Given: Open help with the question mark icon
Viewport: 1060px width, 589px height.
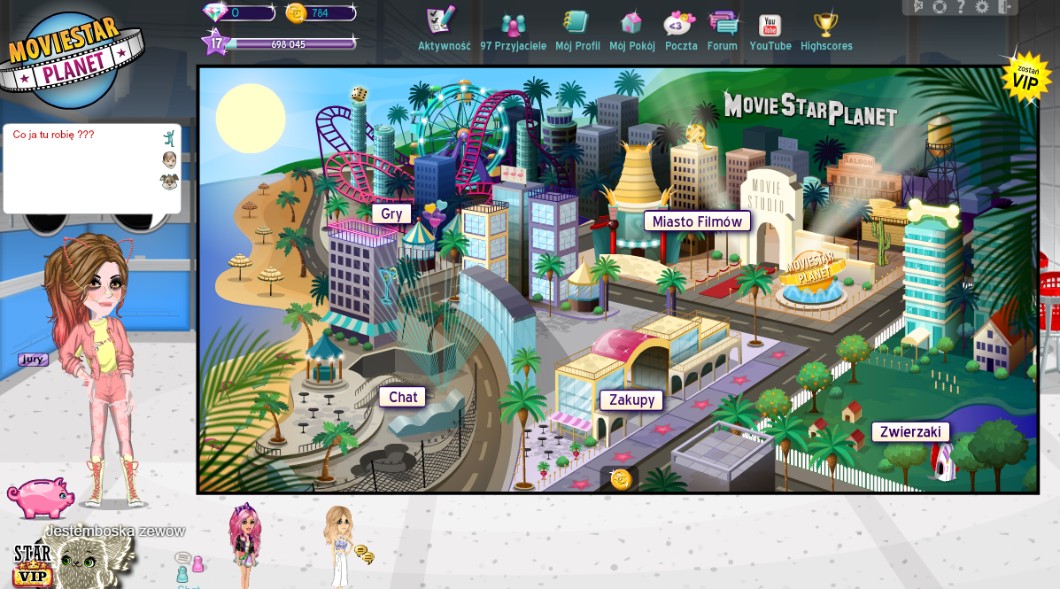Looking at the screenshot, I should 960,7.
